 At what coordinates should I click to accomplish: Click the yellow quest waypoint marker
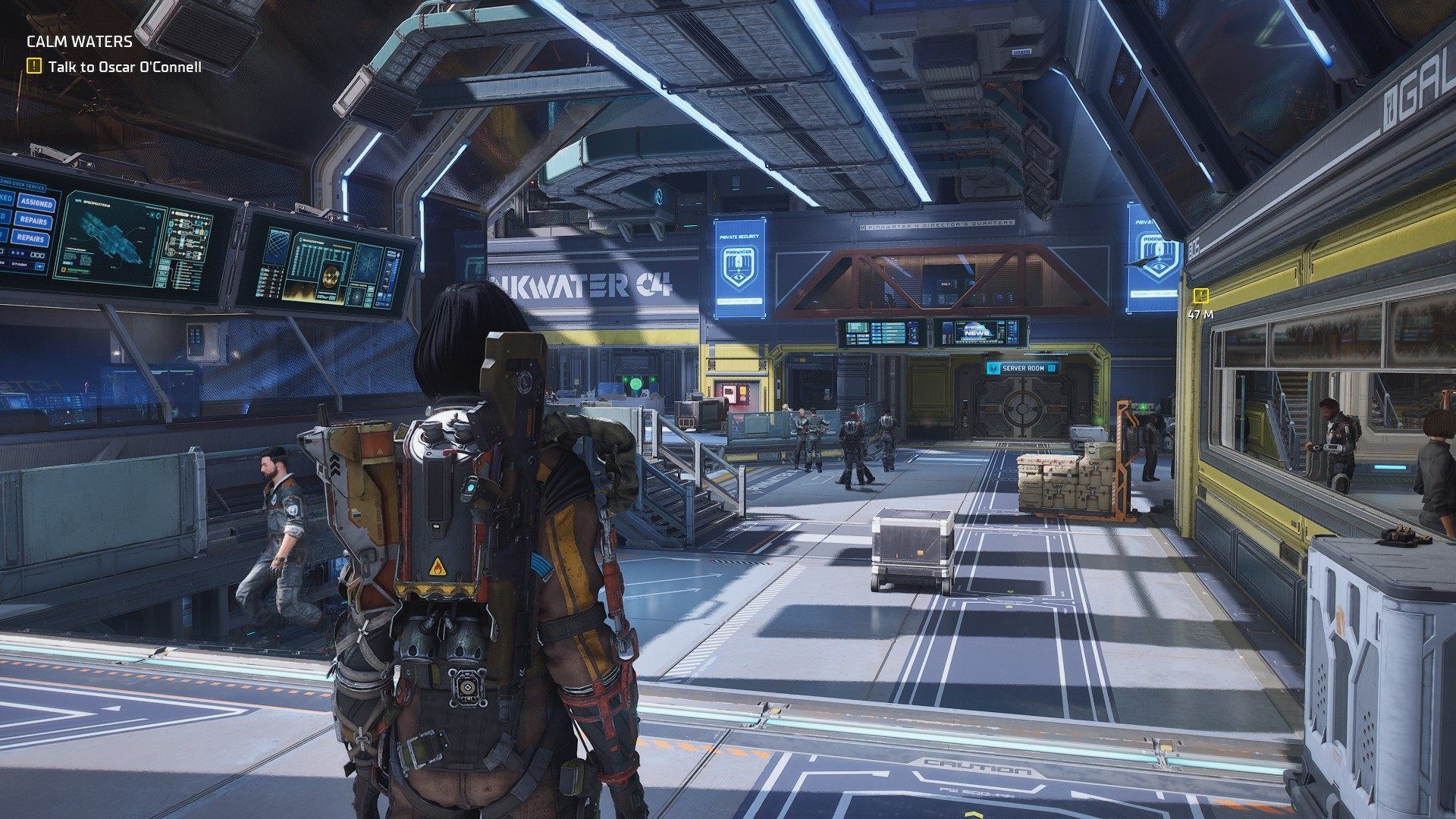pyautogui.click(x=1200, y=295)
